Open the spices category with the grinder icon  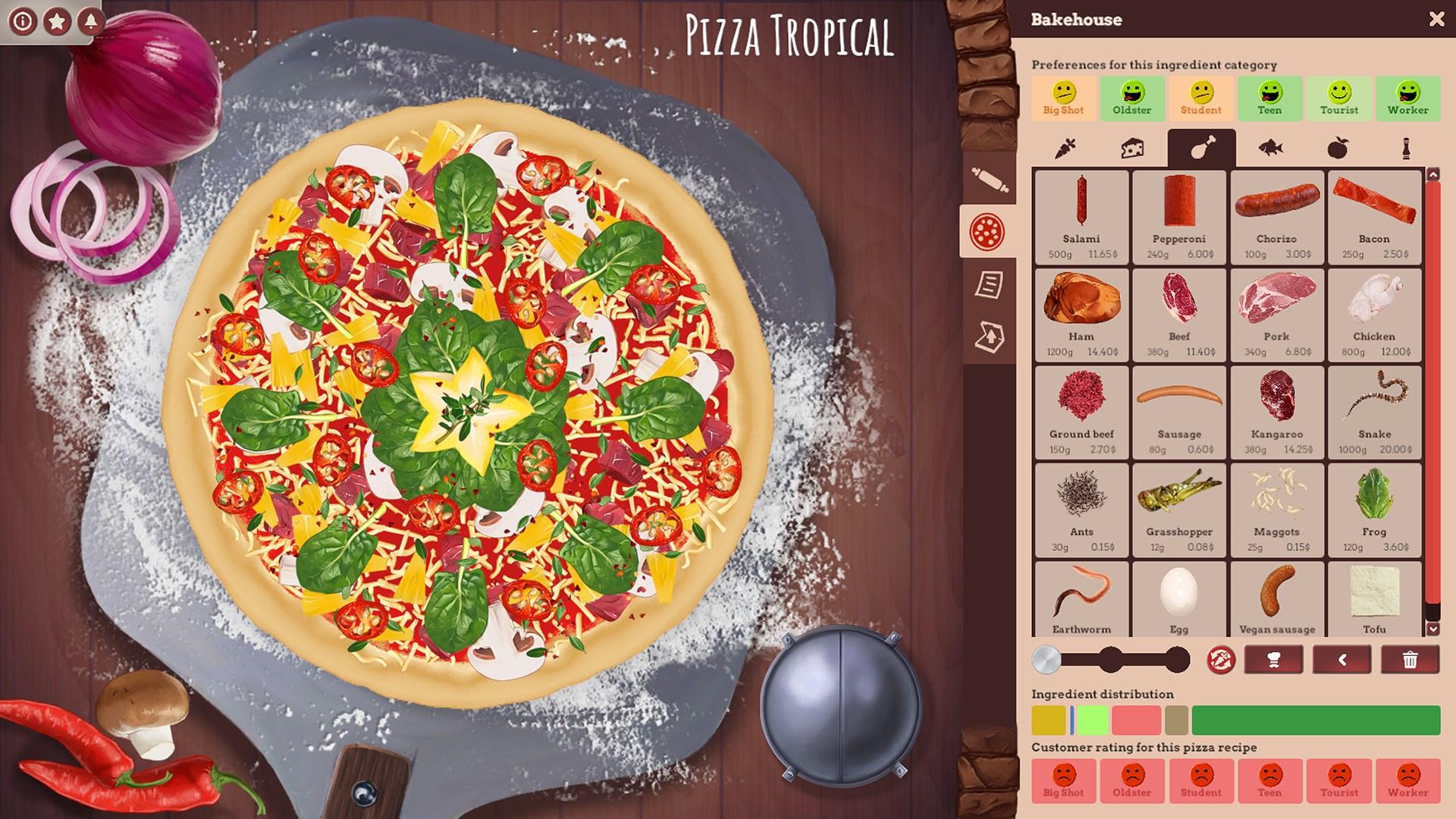(x=1408, y=149)
